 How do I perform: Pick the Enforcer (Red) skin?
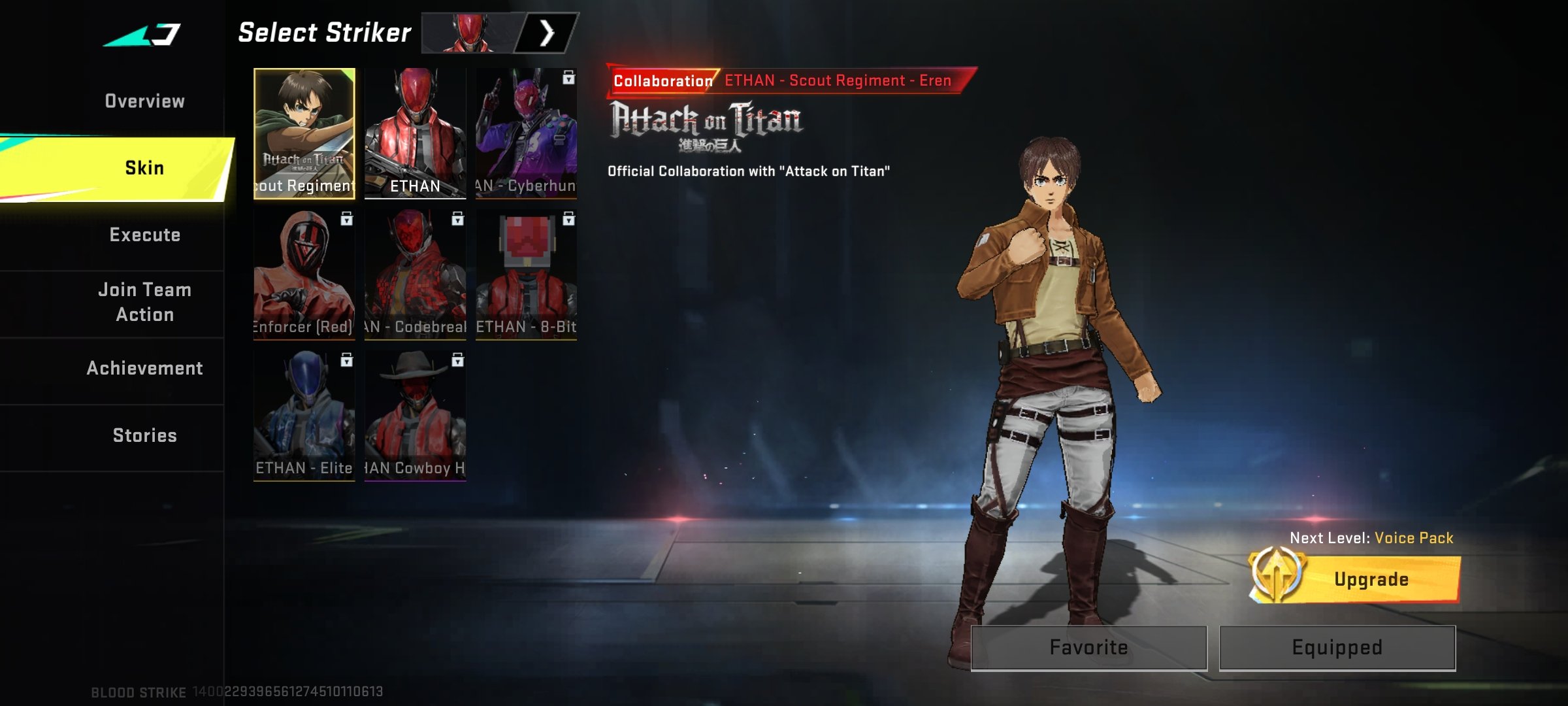304,275
